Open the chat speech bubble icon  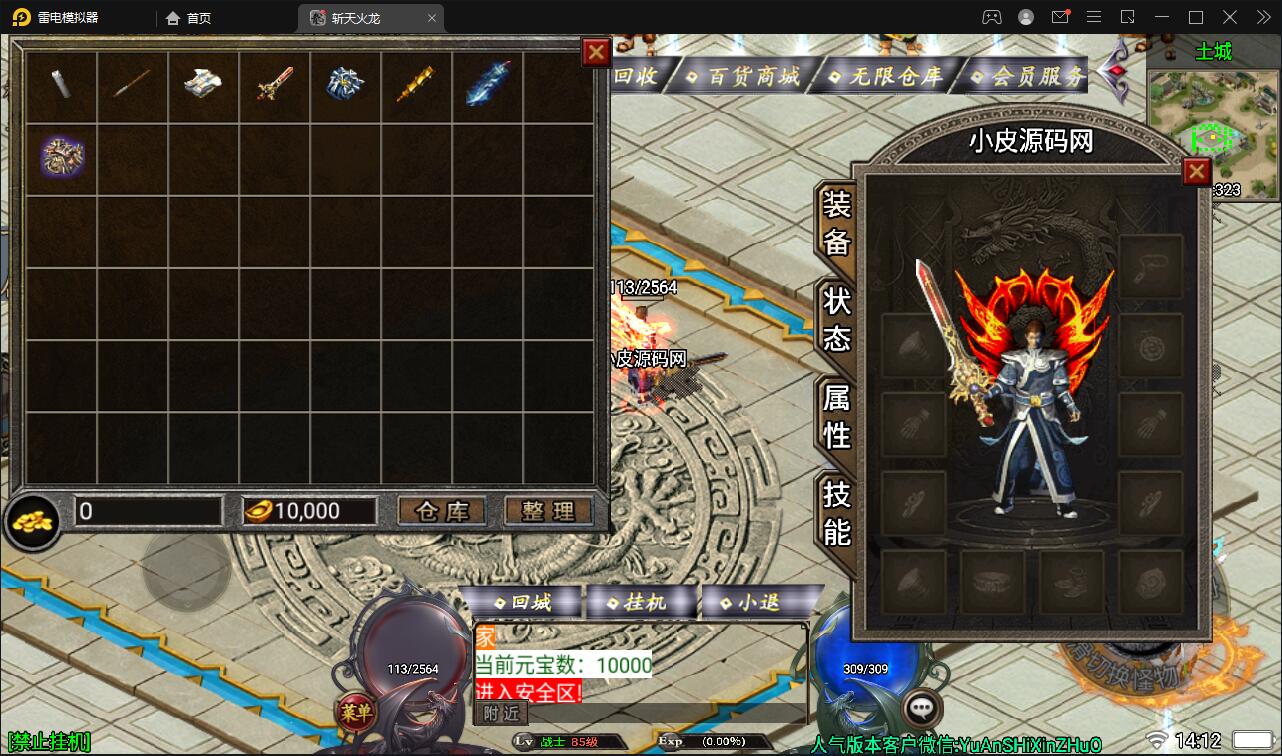pyautogui.click(x=922, y=707)
